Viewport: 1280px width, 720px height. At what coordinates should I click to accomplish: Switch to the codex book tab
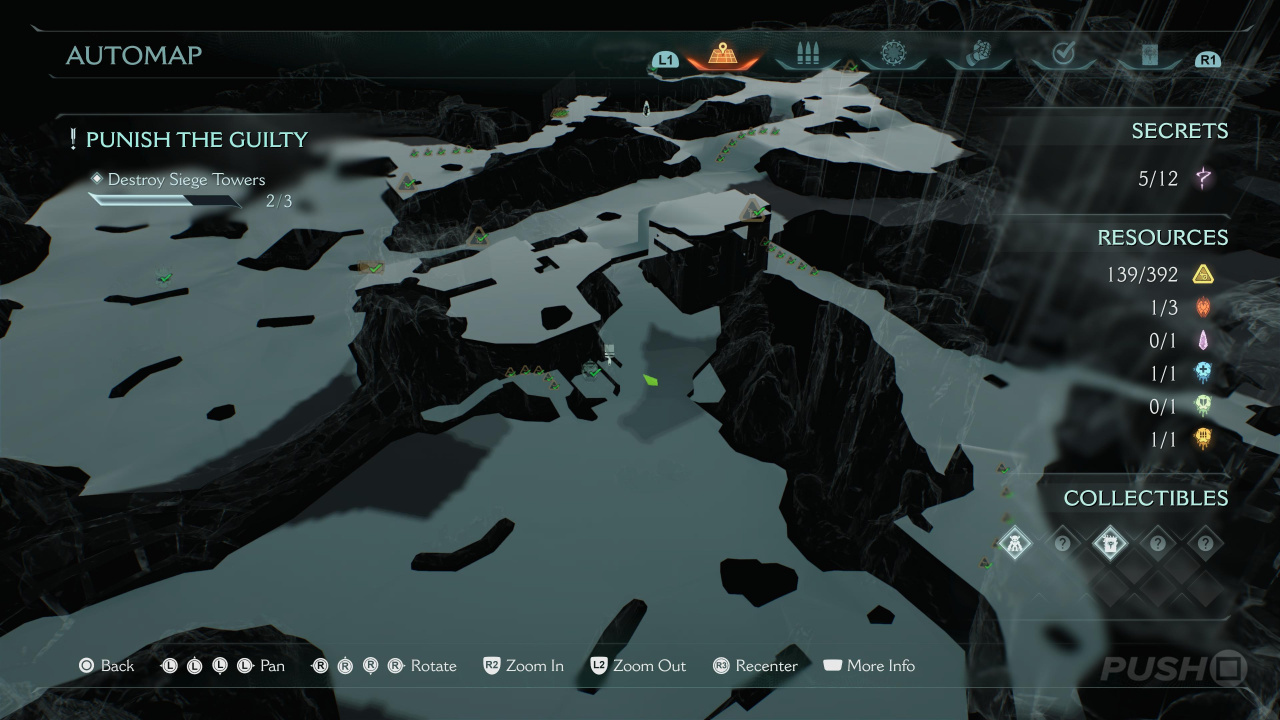(x=1149, y=55)
